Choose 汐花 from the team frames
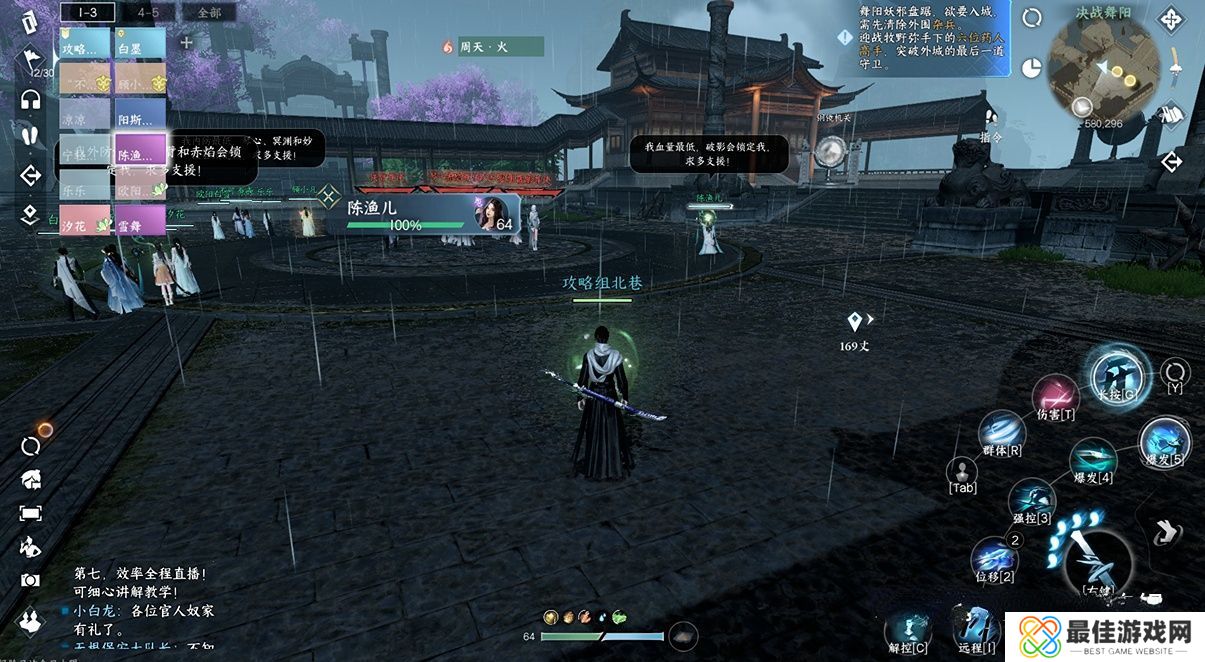The height and width of the screenshot is (662, 1205). pyautogui.click(x=84, y=220)
